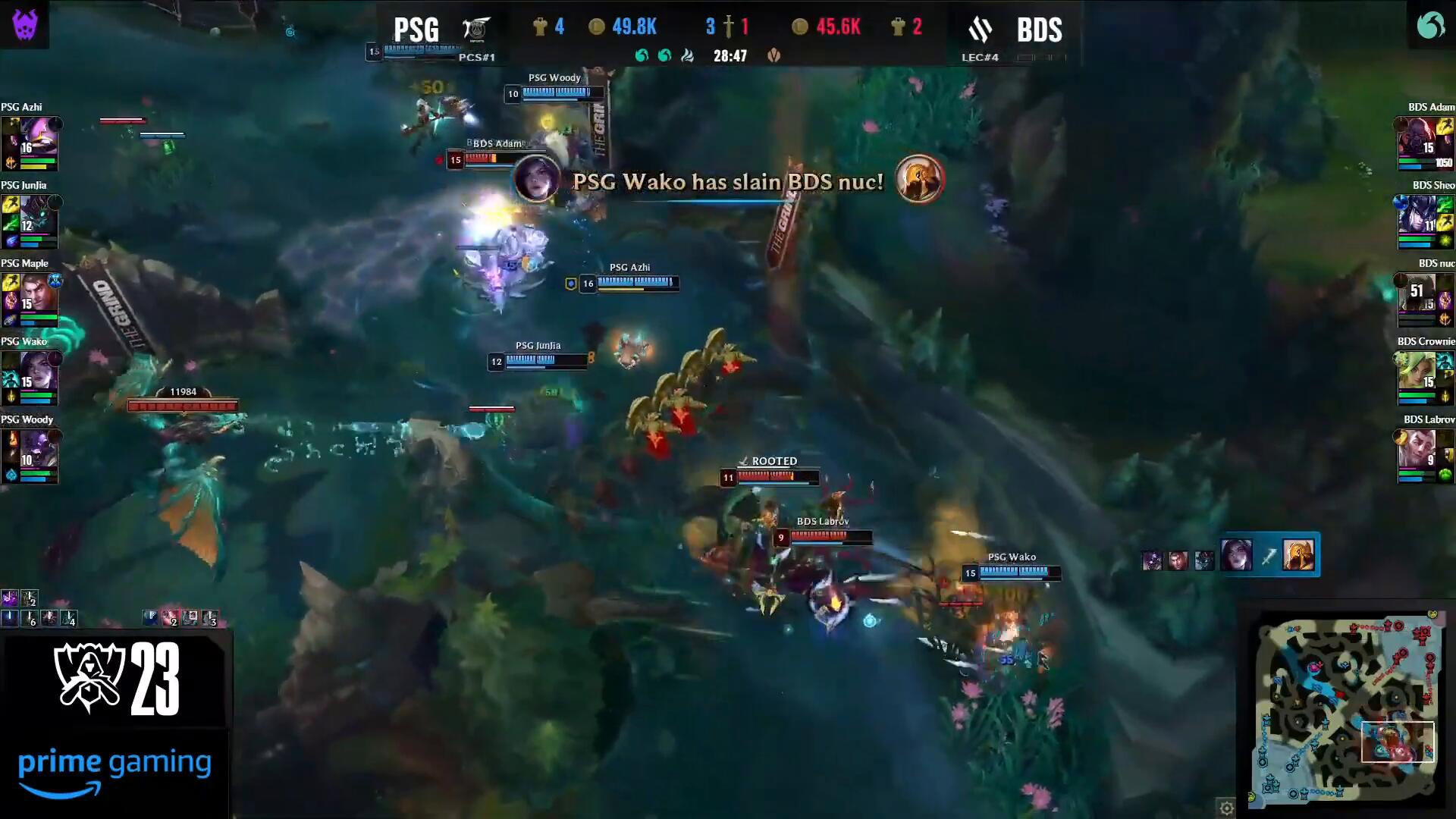Open the purple mask logo in the corner
This screenshot has height=819, width=1456.
click(24, 24)
